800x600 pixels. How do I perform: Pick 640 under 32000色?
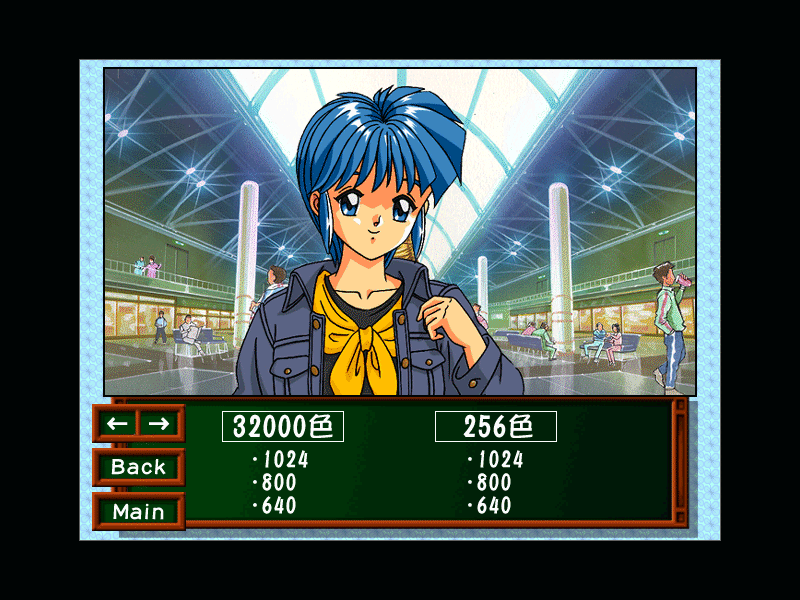(275, 506)
